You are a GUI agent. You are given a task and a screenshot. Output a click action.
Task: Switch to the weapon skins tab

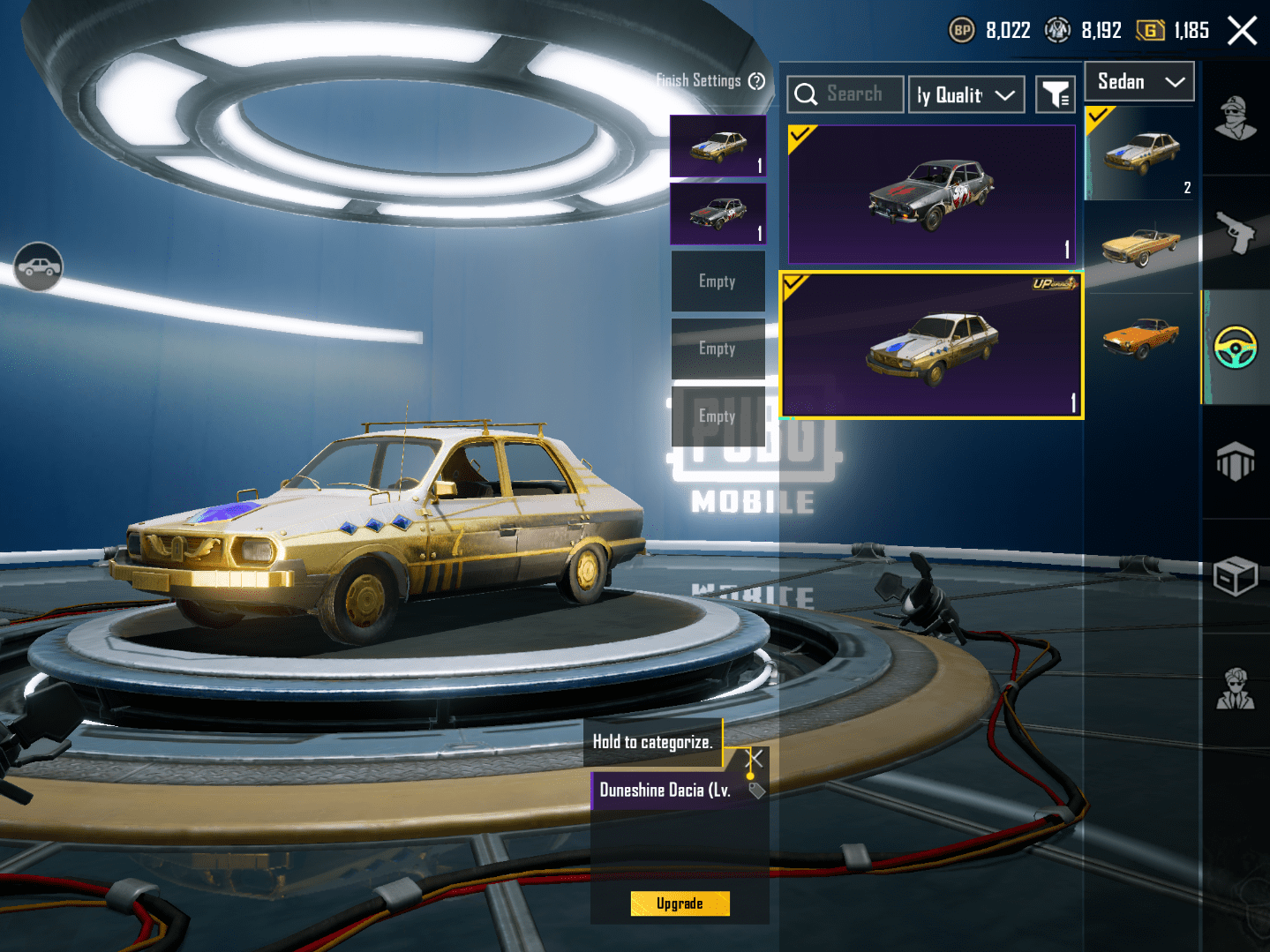[1236, 232]
